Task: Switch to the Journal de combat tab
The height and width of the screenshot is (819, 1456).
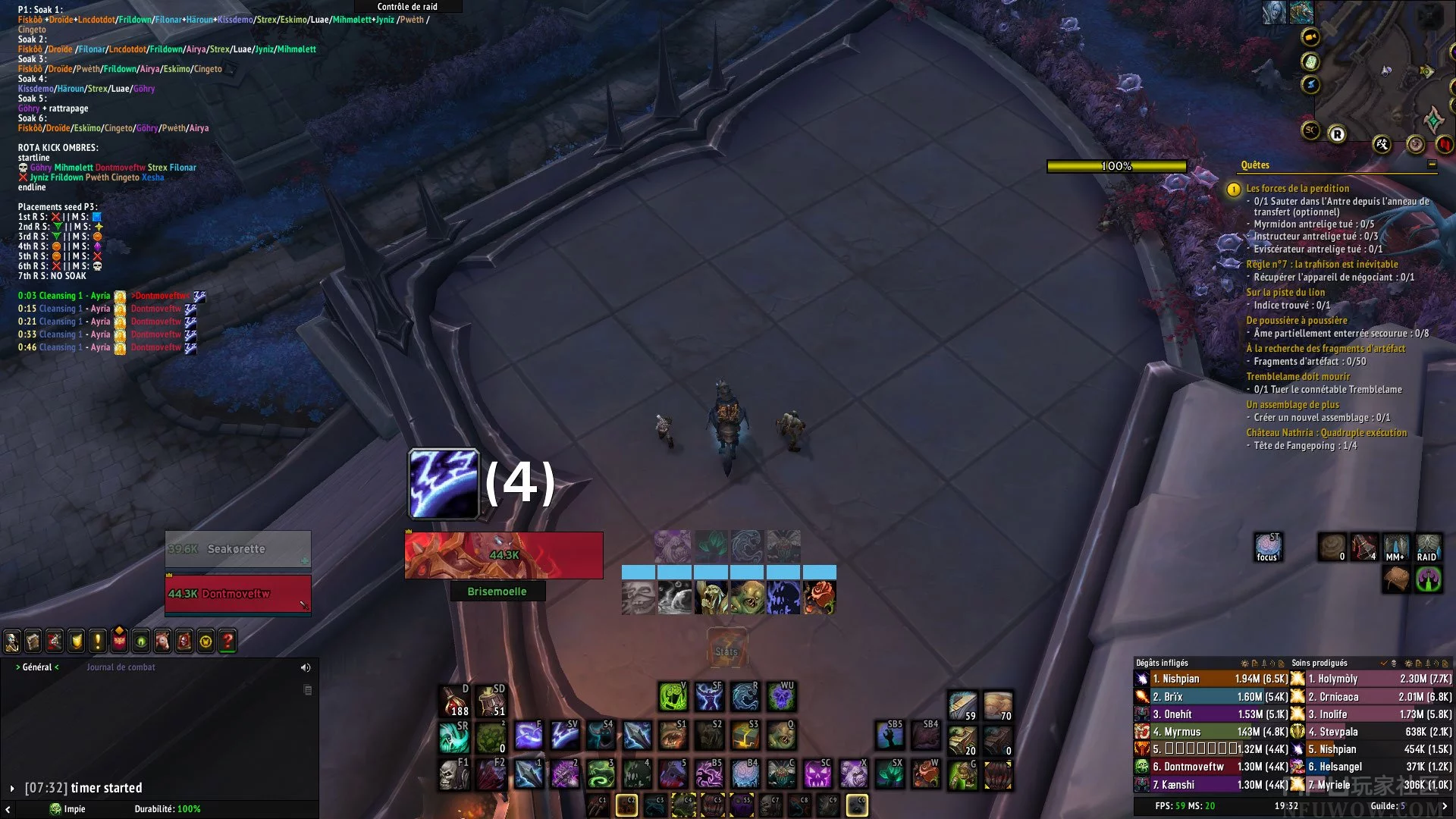Action: (x=121, y=667)
